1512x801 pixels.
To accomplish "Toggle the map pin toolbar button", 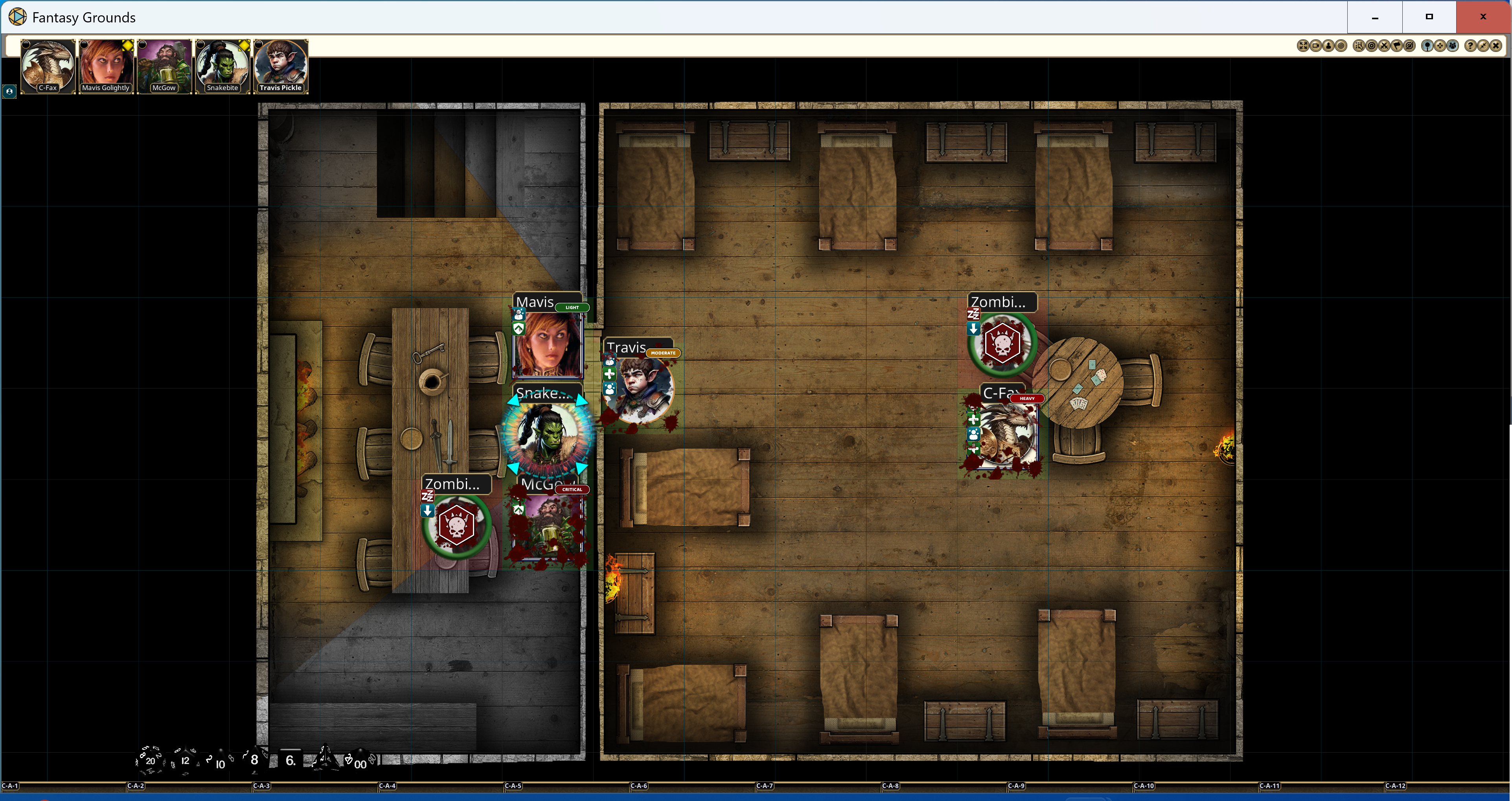I will point(1428,46).
